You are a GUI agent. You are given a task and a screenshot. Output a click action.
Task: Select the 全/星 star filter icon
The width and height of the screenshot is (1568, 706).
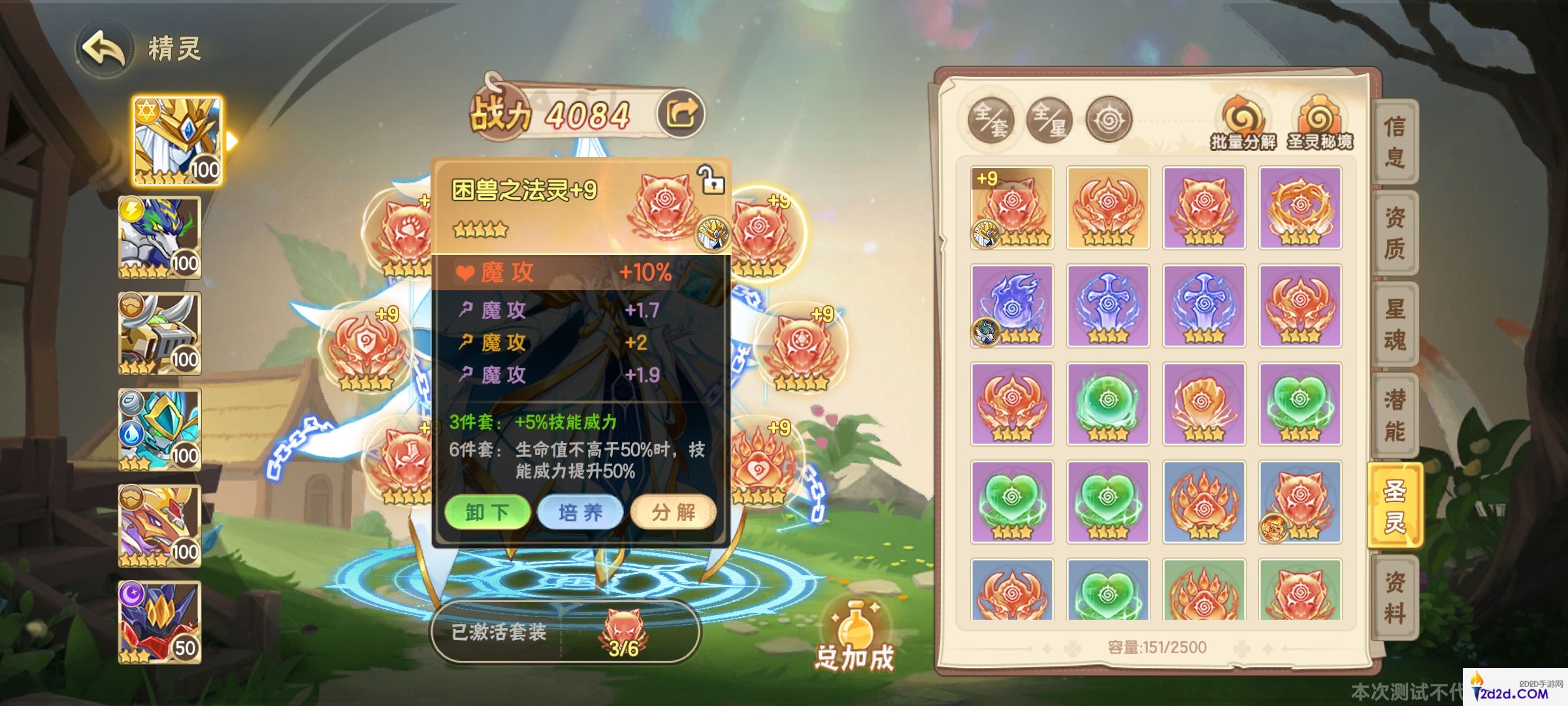click(x=1050, y=121)
